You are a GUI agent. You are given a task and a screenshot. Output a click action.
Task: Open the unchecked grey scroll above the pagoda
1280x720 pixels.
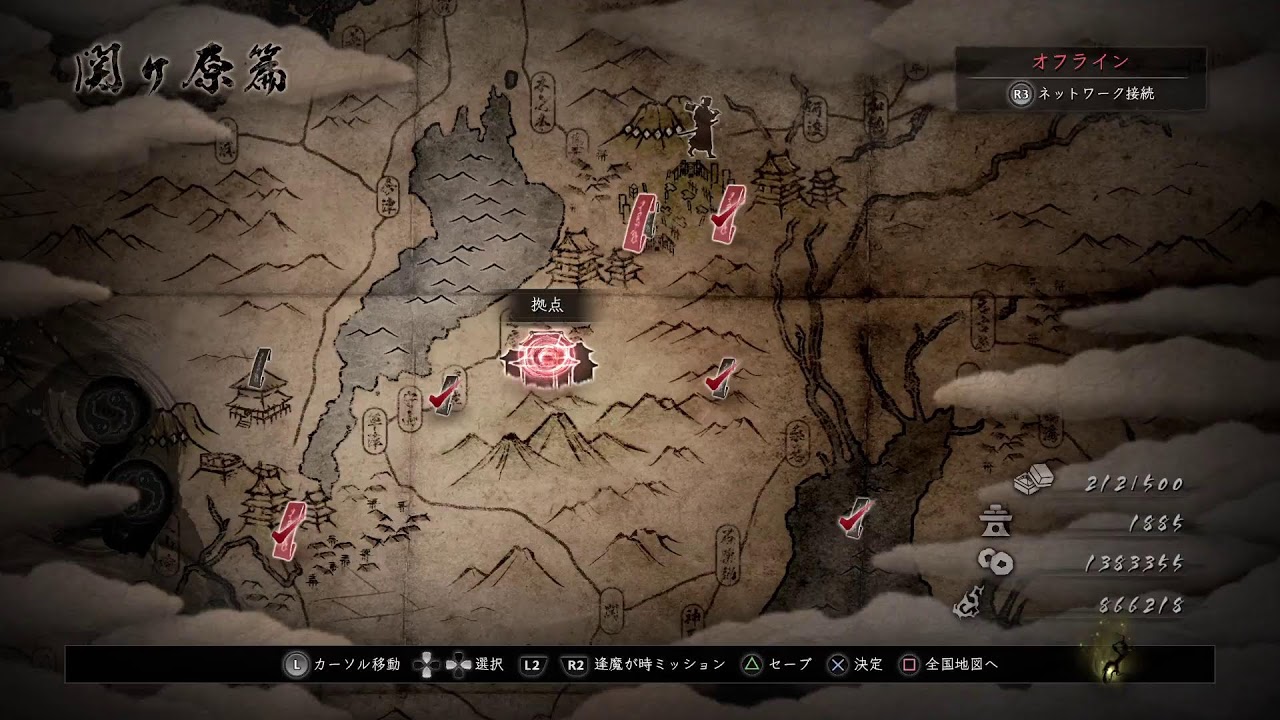click(262, 368)
